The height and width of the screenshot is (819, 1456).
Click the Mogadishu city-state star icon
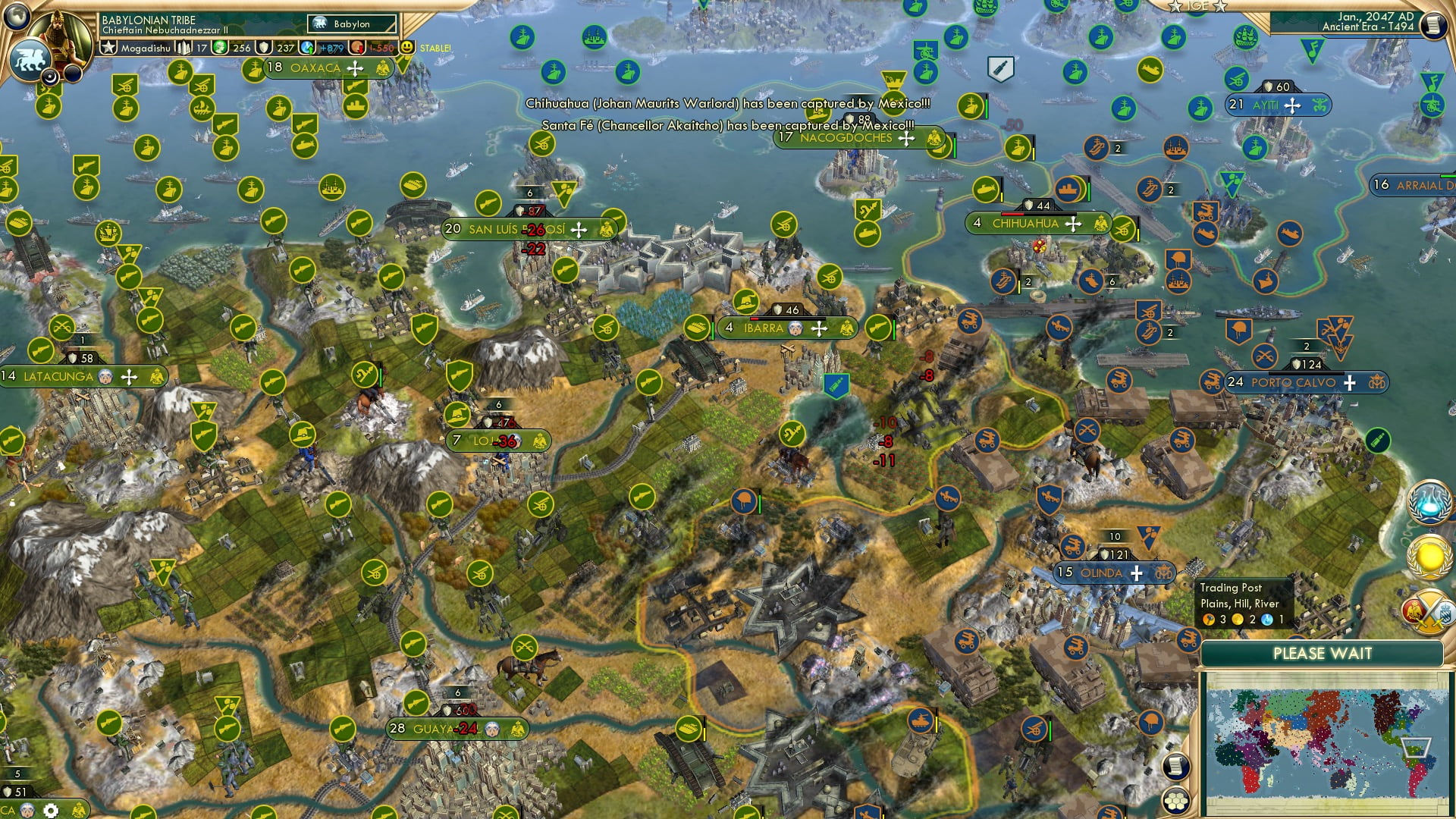point(108,48)
